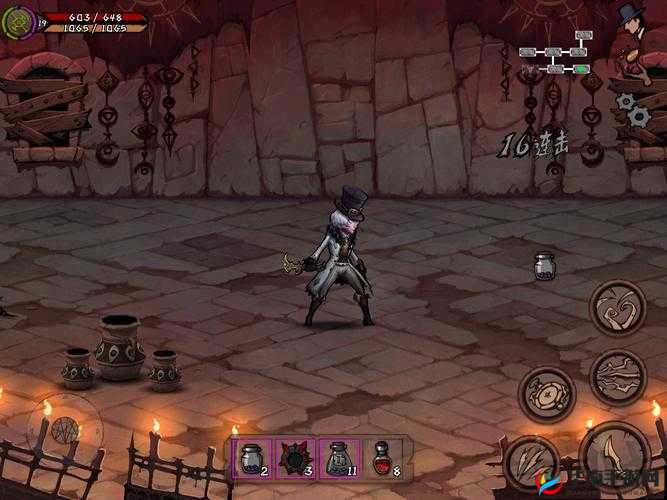This screenshot has width=667, height=500.
Task: Activate the horizontal slash skill button
Action: (x=617, y=375)
